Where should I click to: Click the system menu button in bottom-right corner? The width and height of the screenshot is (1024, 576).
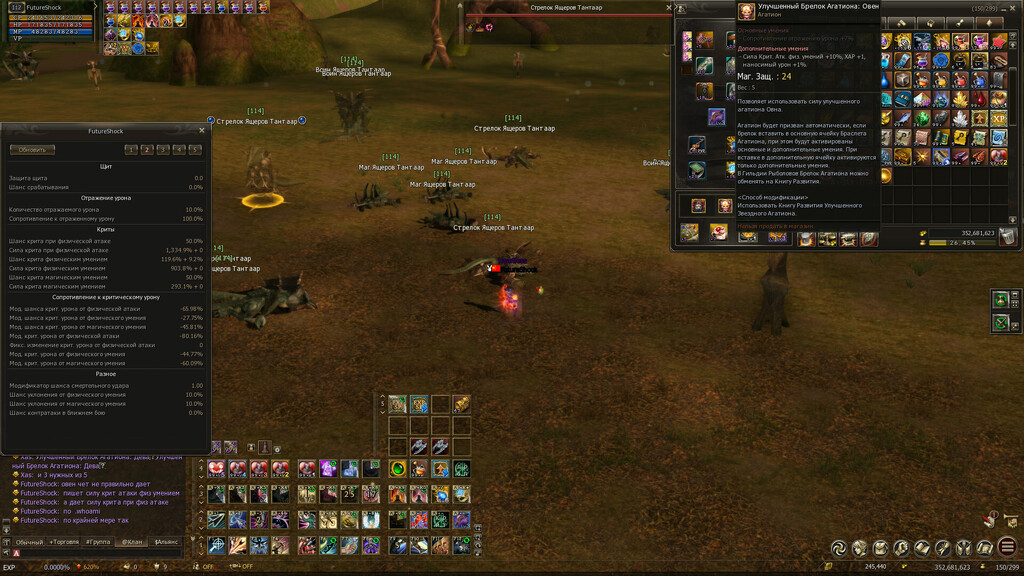coord(1007,547)
